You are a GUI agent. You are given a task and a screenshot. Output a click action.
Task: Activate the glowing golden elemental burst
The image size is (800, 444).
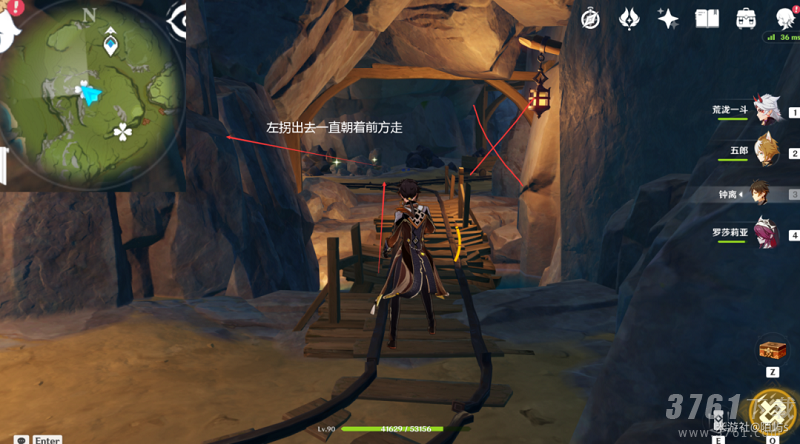pyautogui.click(x=772, y=414)
